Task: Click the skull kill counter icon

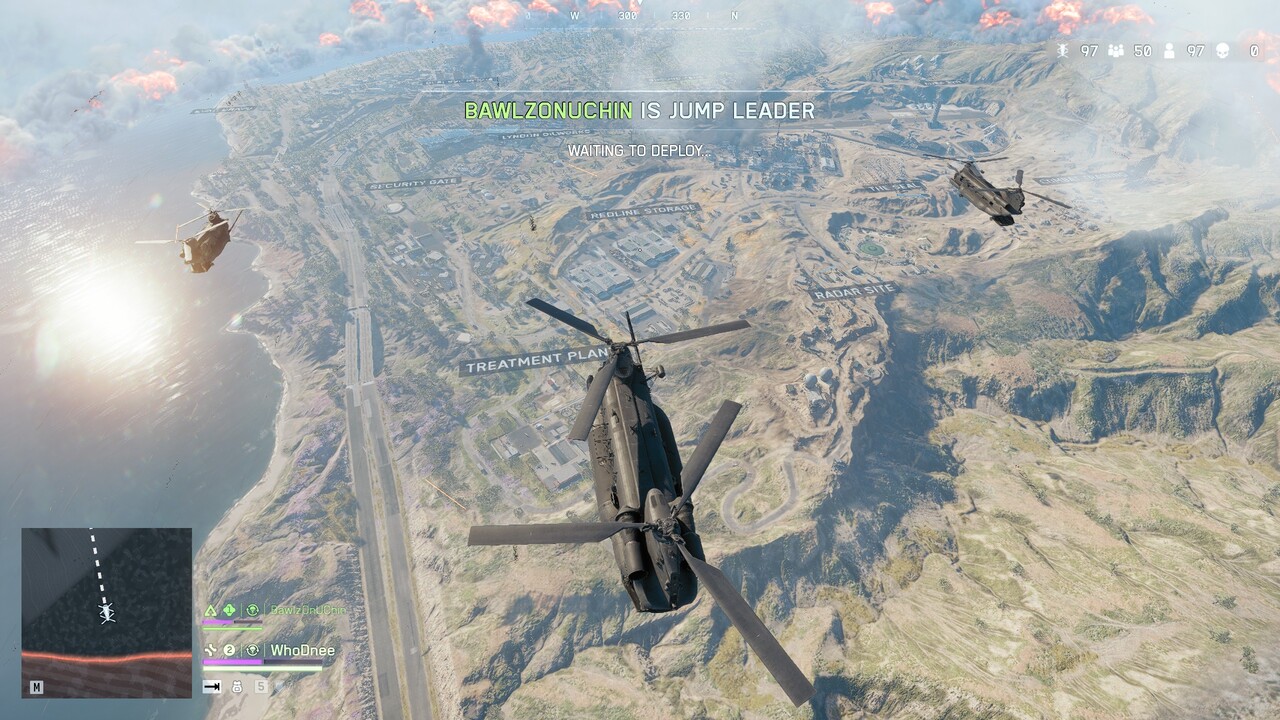Action: click(x=1222, y=52)
